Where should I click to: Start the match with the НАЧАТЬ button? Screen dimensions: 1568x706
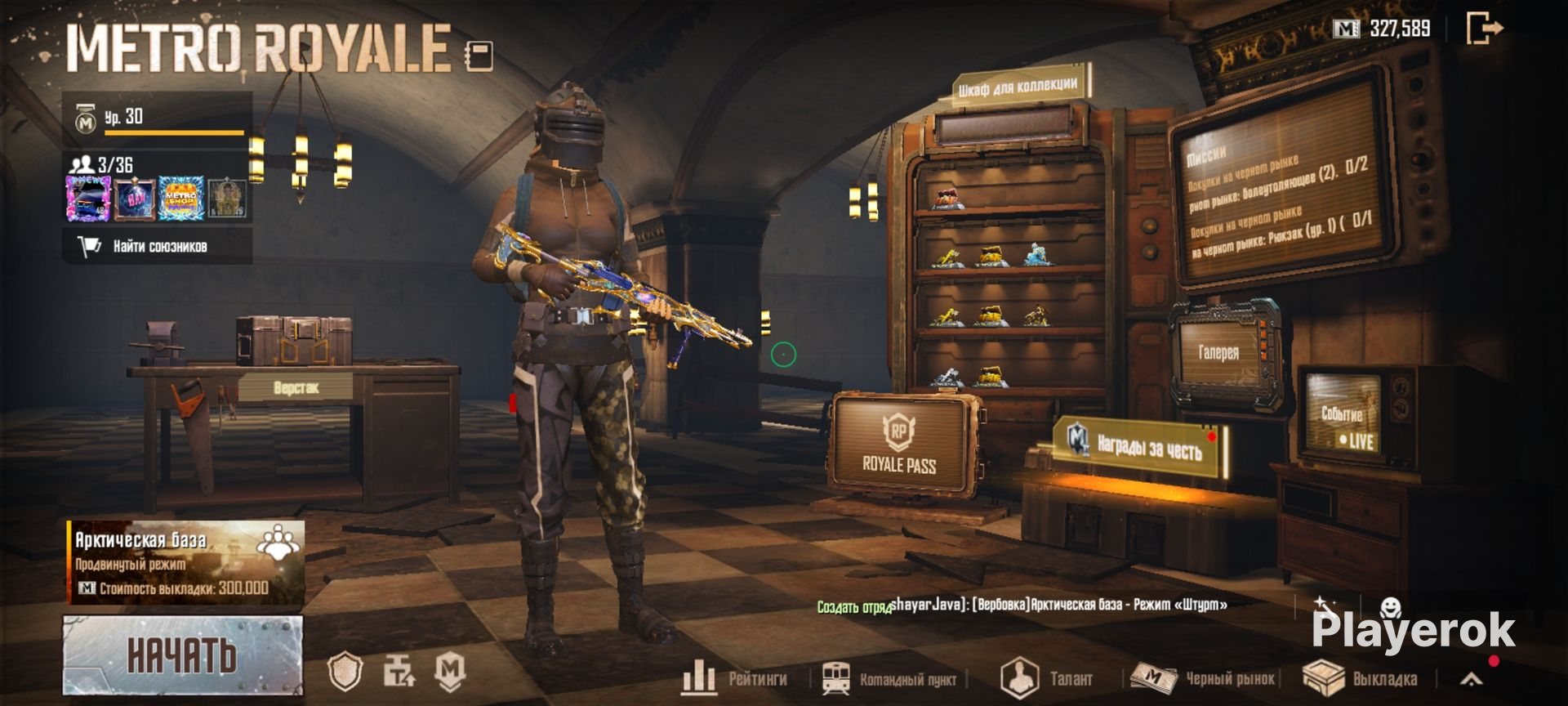coord(182,655)
